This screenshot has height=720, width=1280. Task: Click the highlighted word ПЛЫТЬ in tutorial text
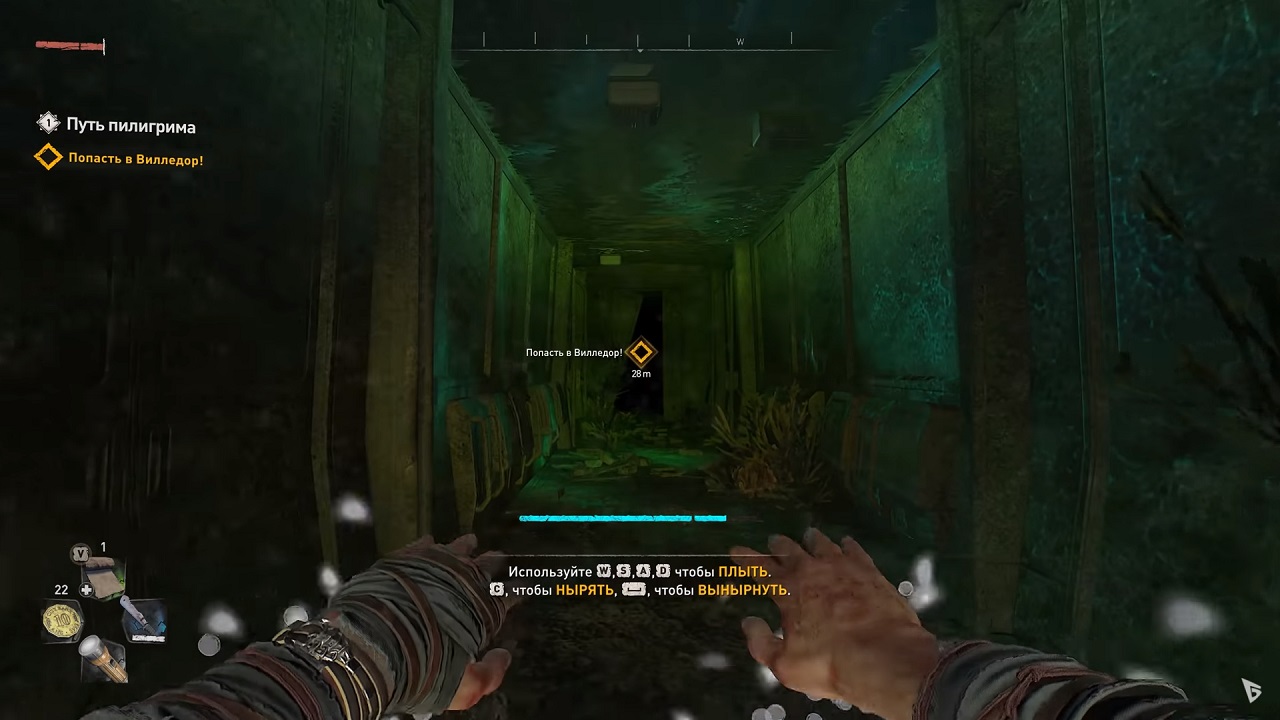point(744,572)
